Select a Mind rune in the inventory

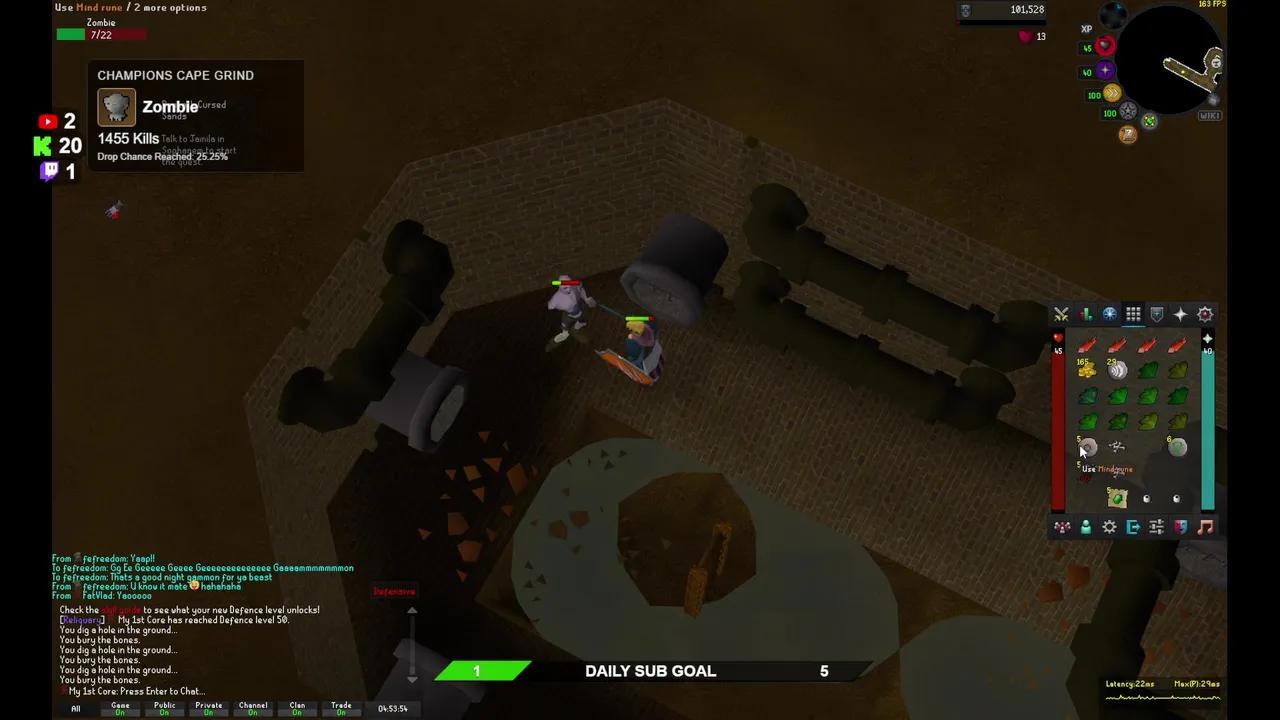pyautogui.click(x=1087, y=447)
